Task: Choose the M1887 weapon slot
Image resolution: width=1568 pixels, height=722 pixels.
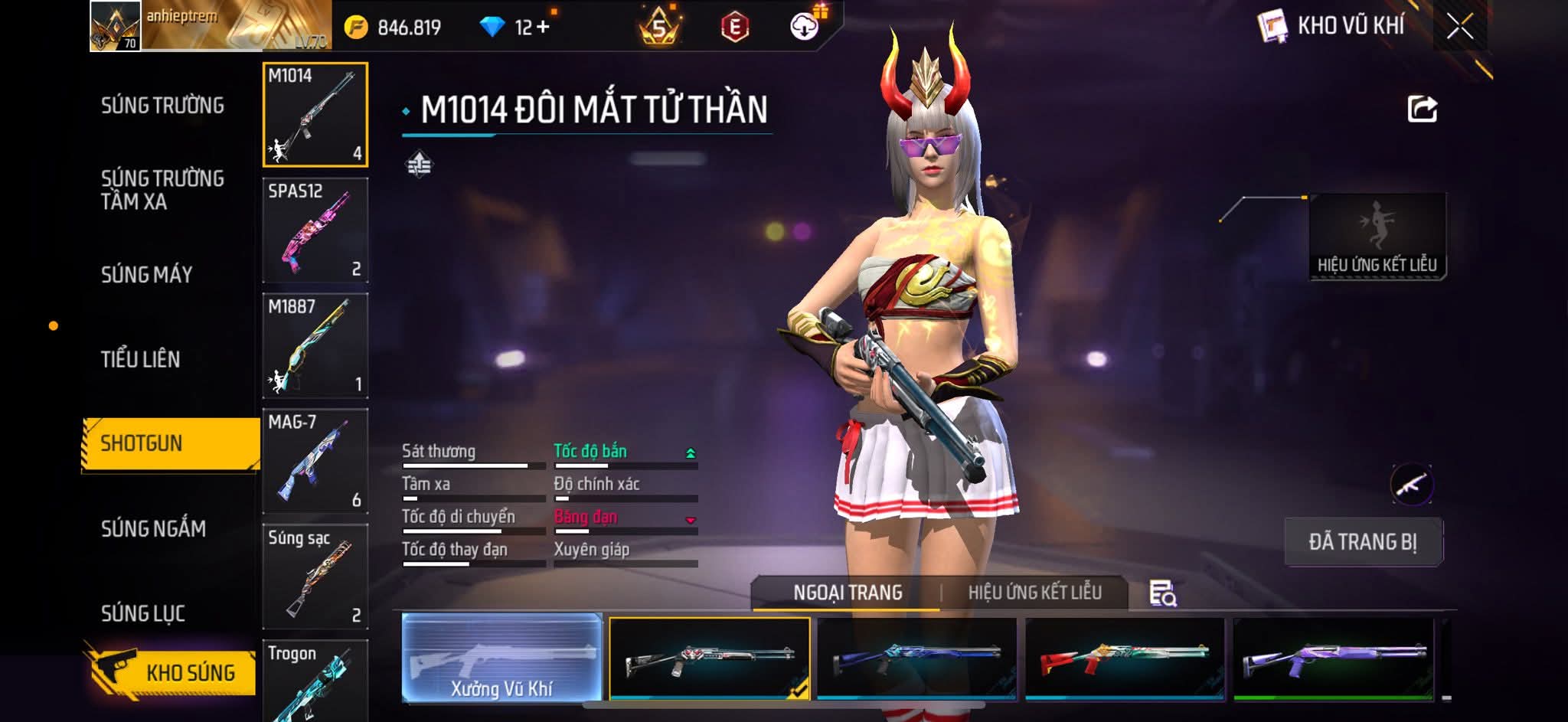Action: point(315,346)
